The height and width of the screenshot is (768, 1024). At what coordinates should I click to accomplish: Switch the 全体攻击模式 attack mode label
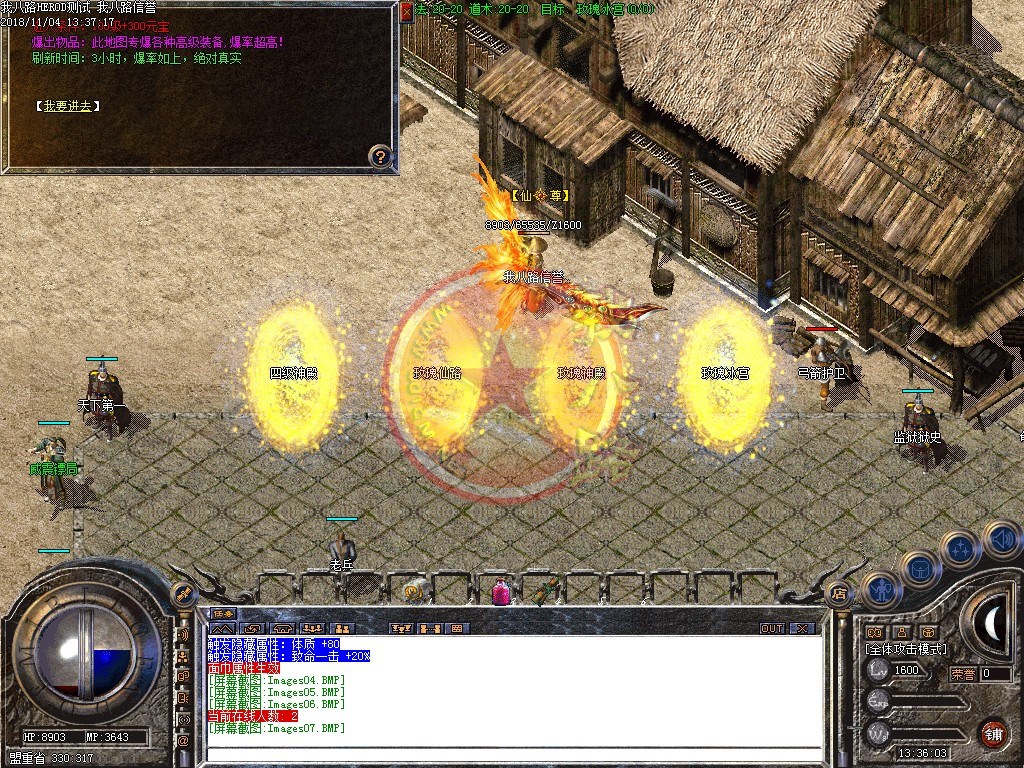pos(906,650)
